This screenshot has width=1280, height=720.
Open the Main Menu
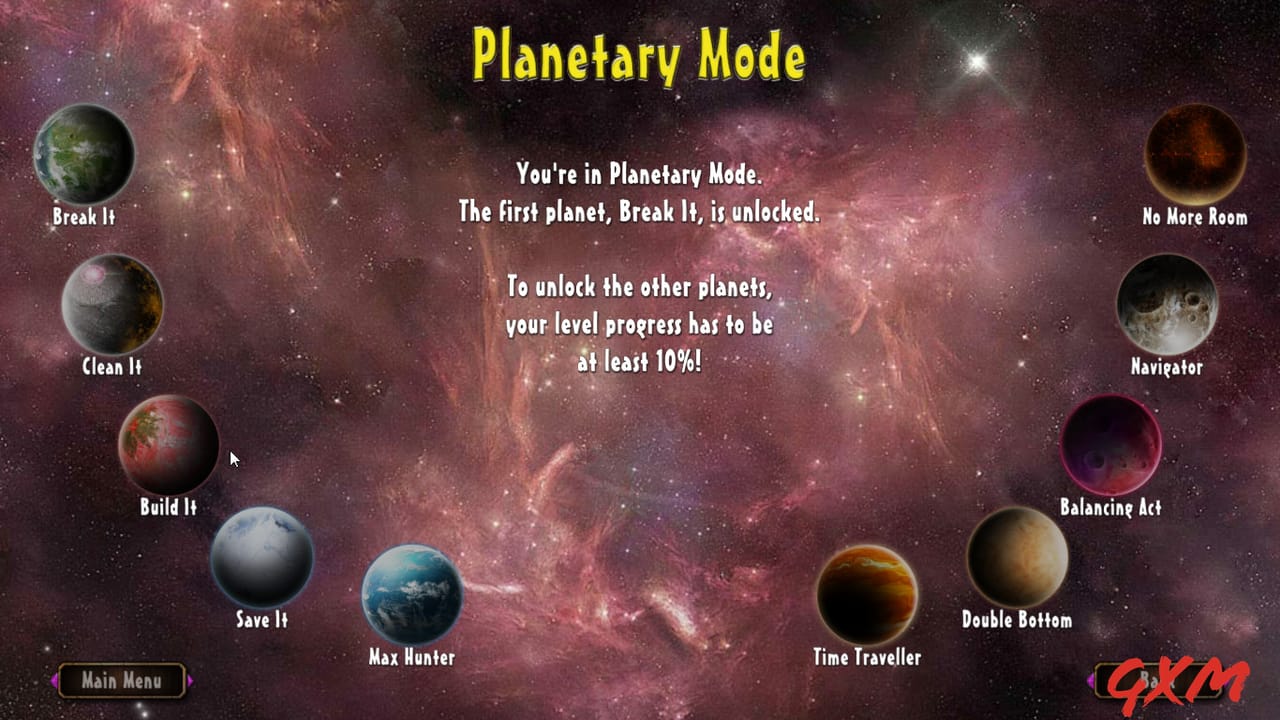click(x=122, y=681)
